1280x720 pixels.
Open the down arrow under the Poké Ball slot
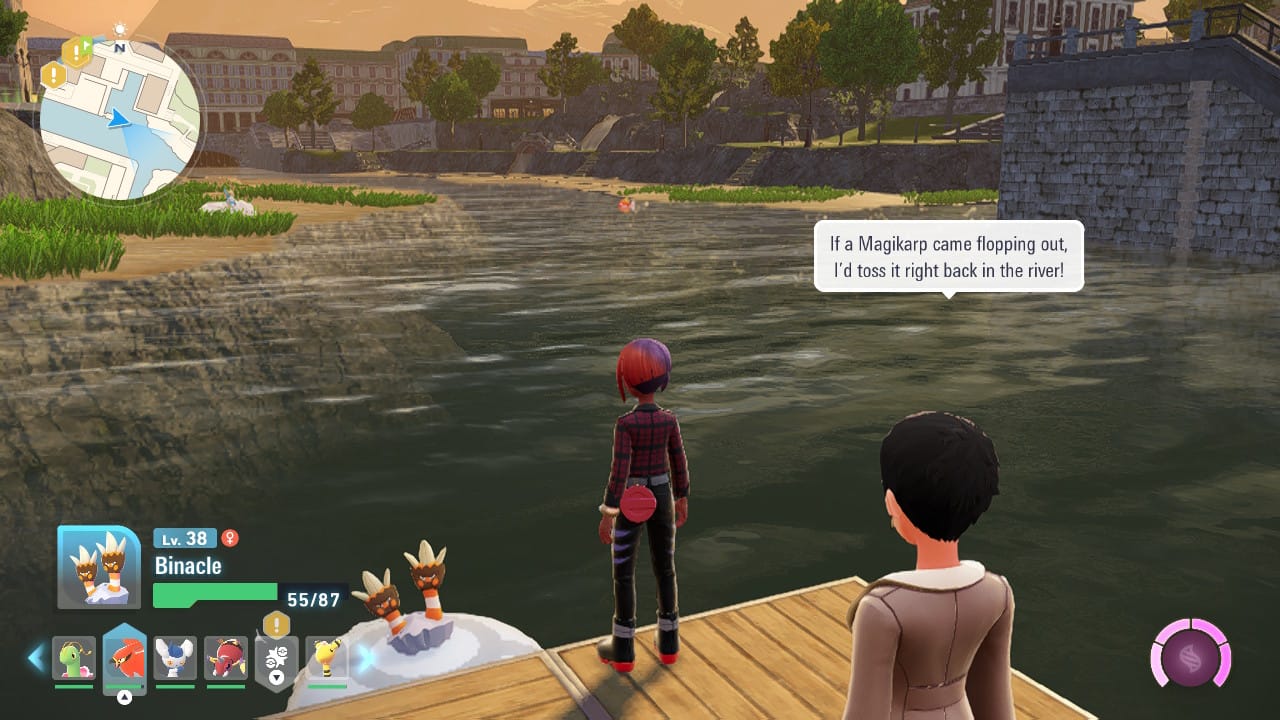[x=276, y=677]
